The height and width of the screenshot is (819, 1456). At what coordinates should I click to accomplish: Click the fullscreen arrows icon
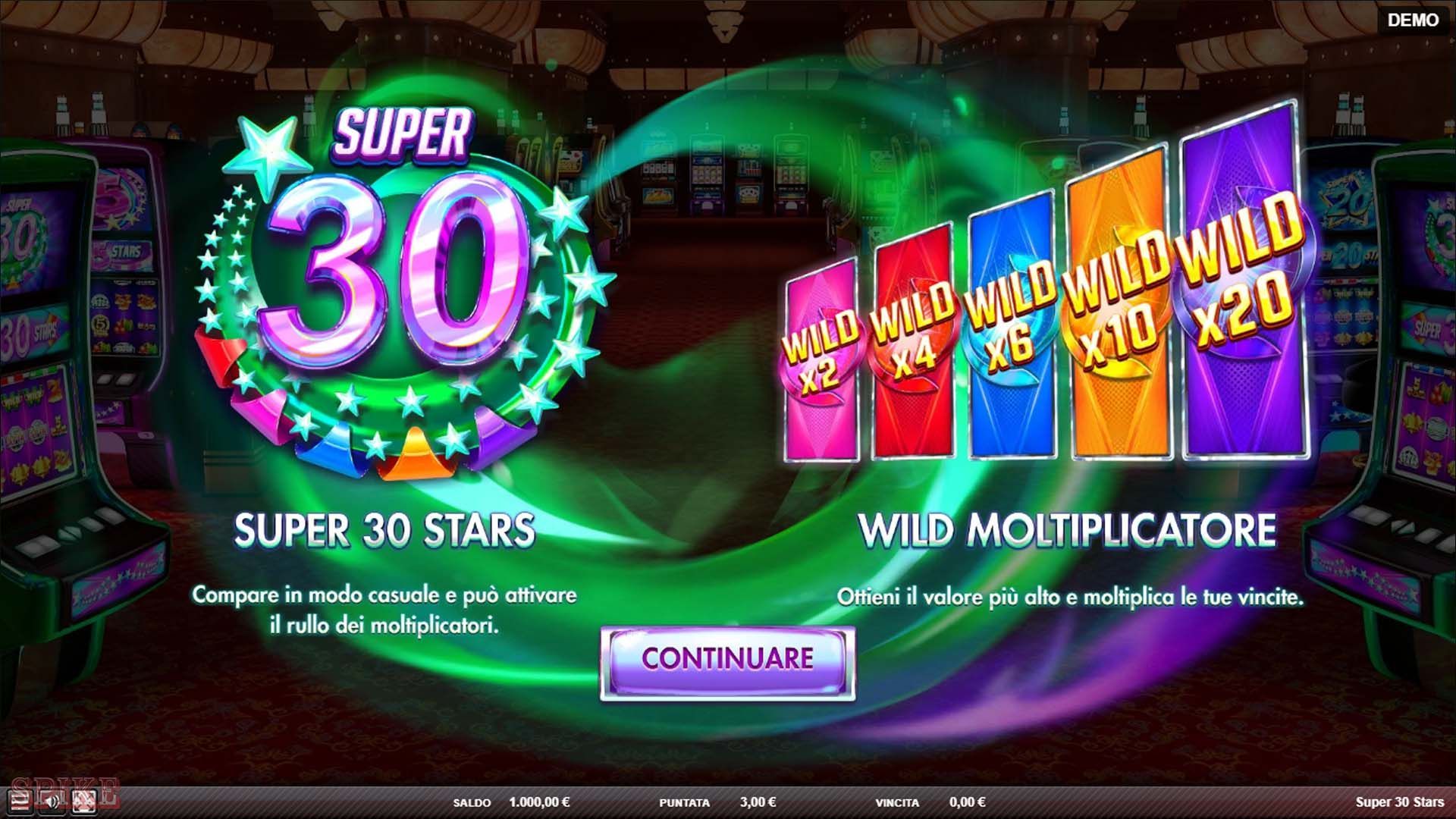point(83,802)
